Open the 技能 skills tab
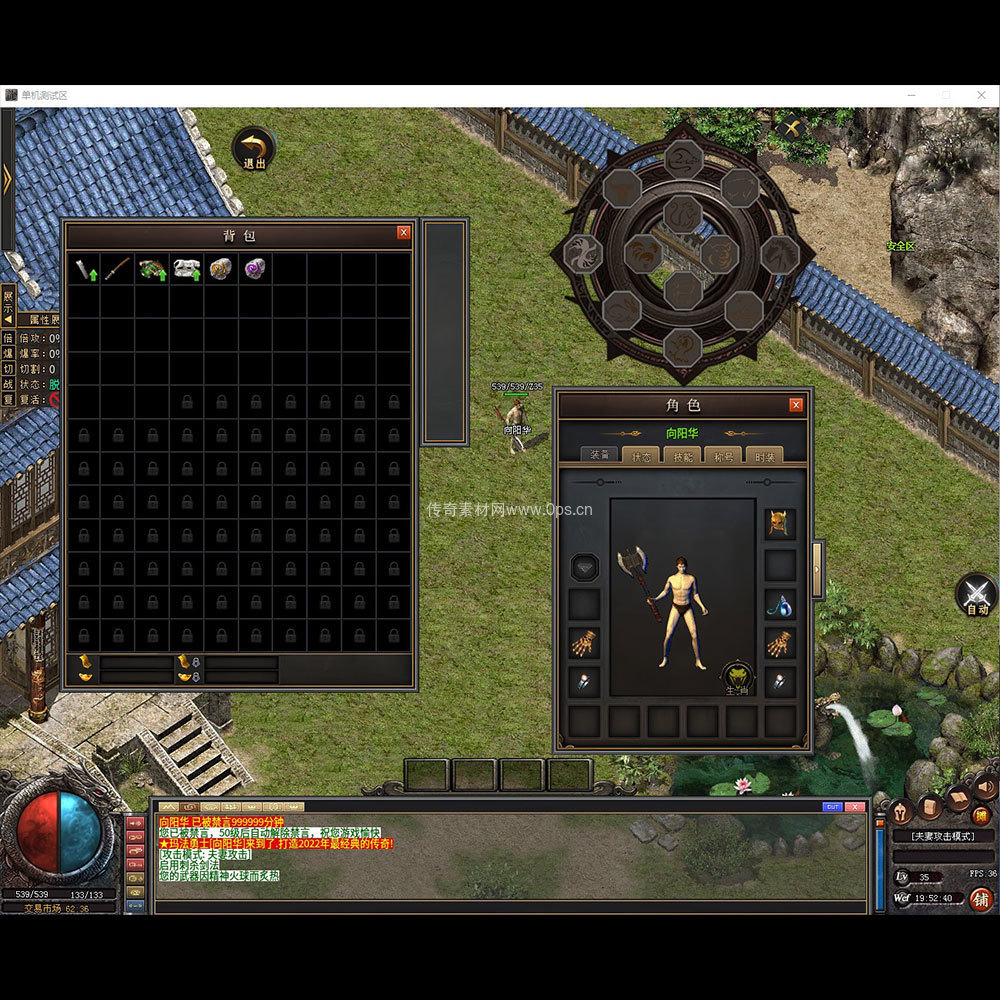This screenshot has width=1000, height=1000. (x=684, y=455)
